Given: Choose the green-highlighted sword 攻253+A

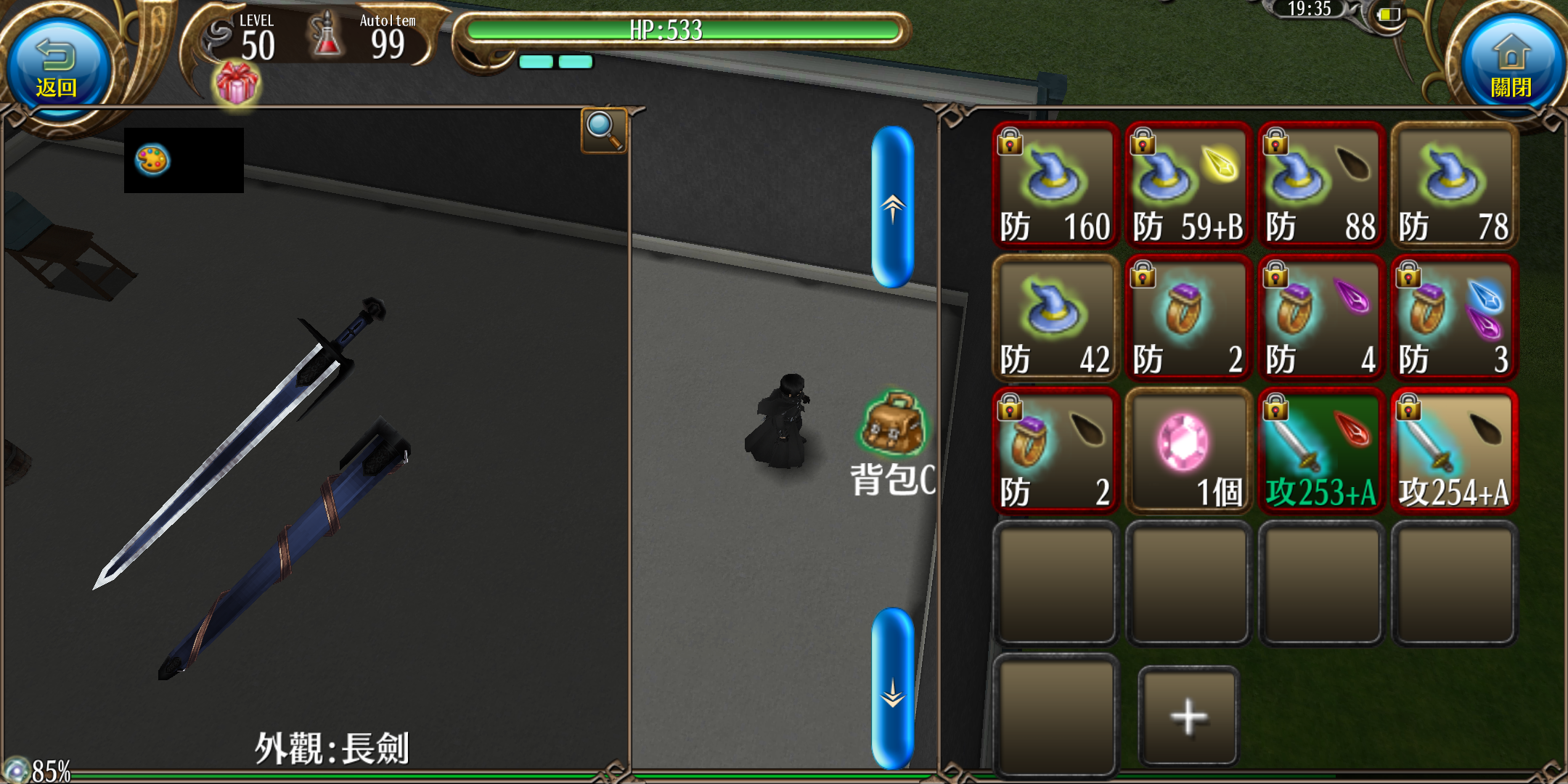Looking at the screenshot, I should pyautogui.click(x=1320, y=451).
